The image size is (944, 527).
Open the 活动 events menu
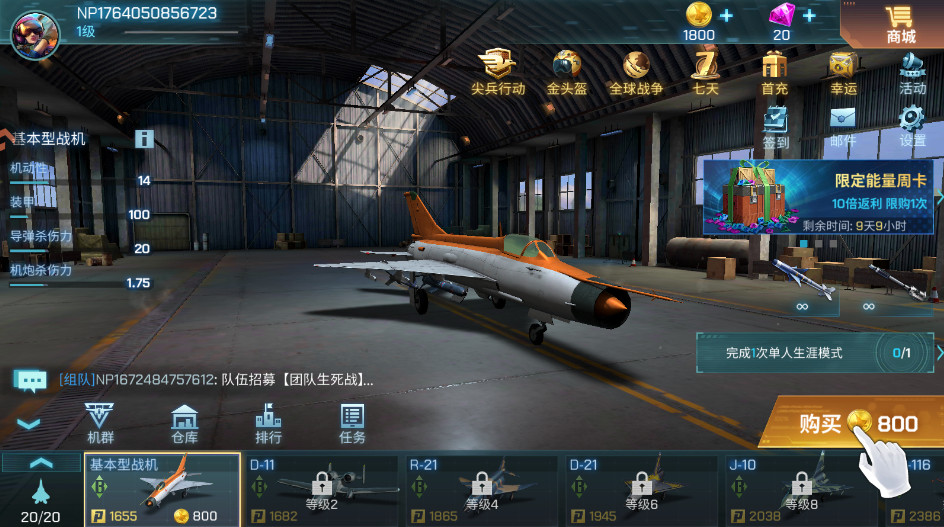click(911, 72)
